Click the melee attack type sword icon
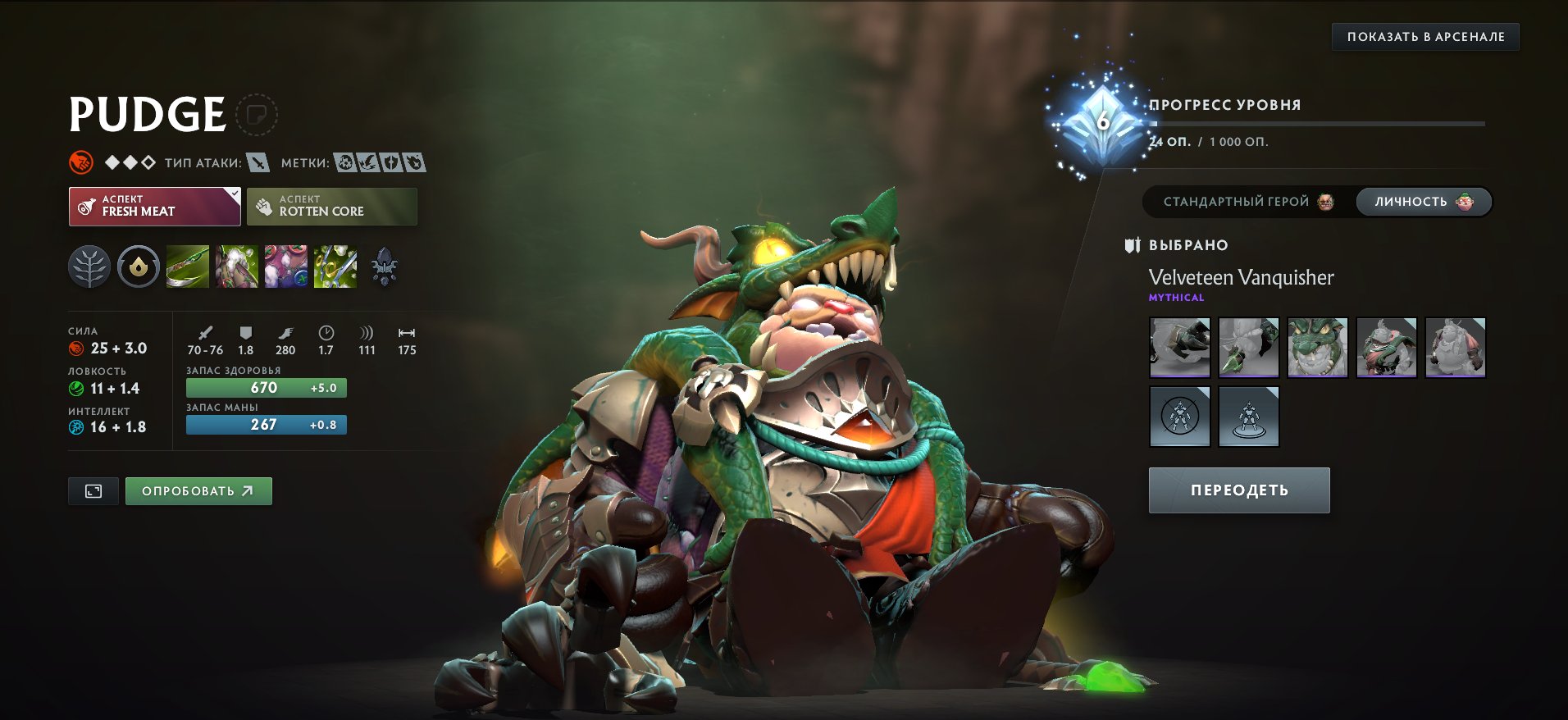Screen dimensions: 1568x720 coord(256,162)
